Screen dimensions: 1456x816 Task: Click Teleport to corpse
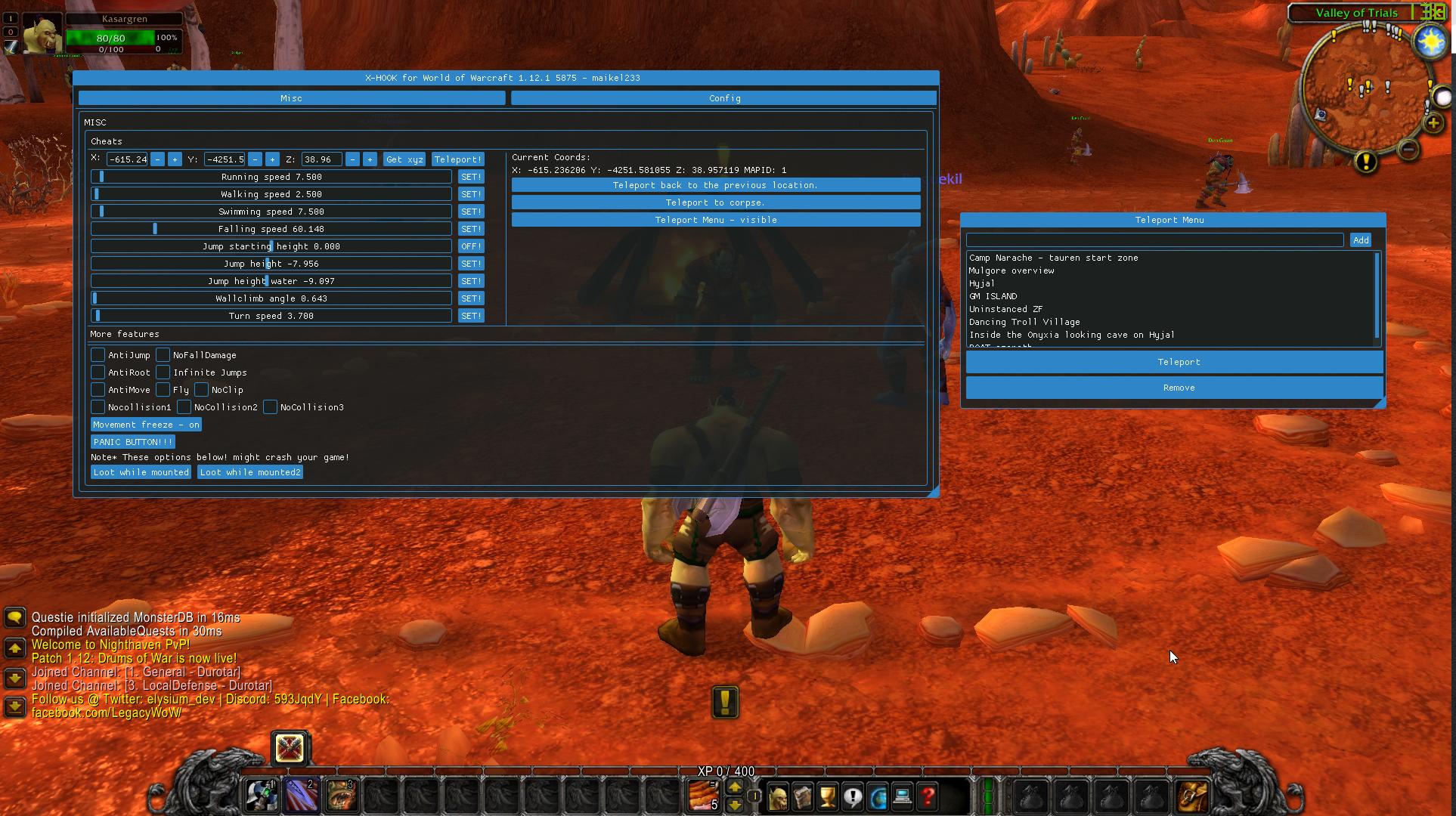pyautogui.click(x=715, y=202)
